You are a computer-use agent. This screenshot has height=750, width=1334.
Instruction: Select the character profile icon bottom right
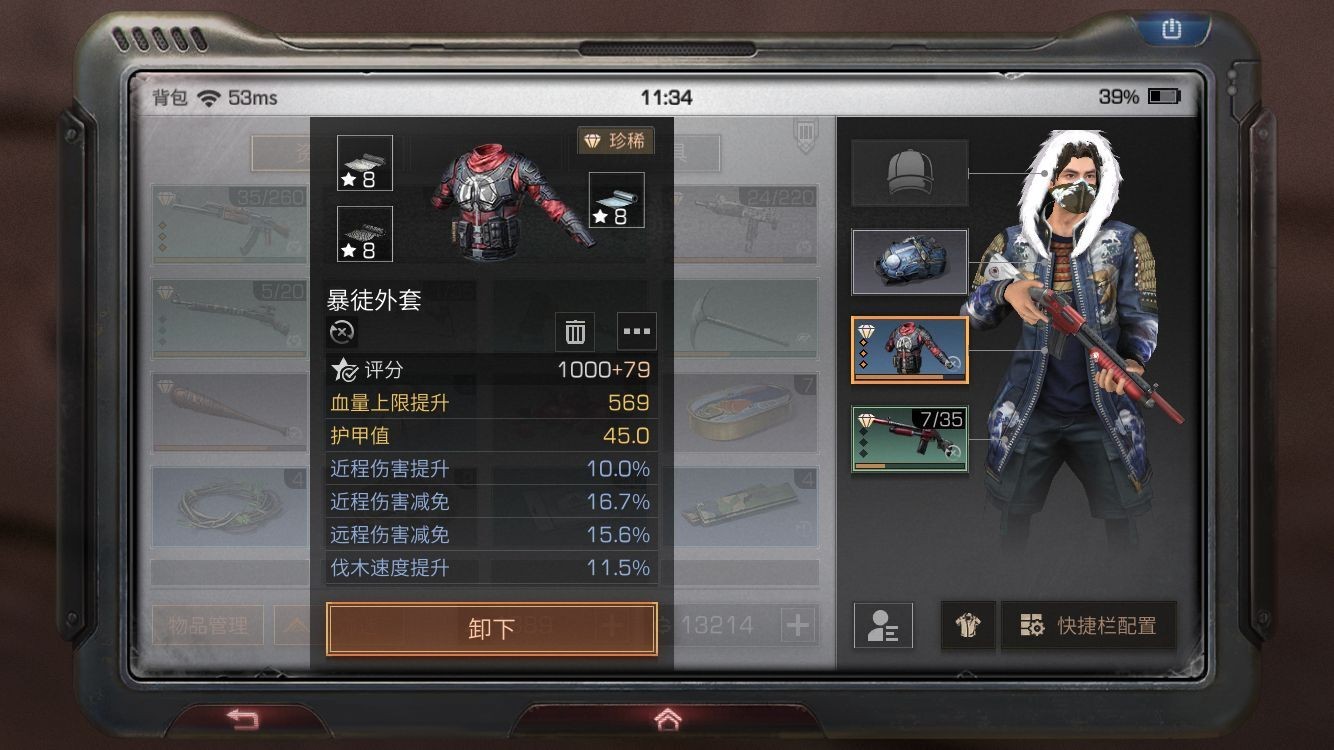tap(884, 625)
